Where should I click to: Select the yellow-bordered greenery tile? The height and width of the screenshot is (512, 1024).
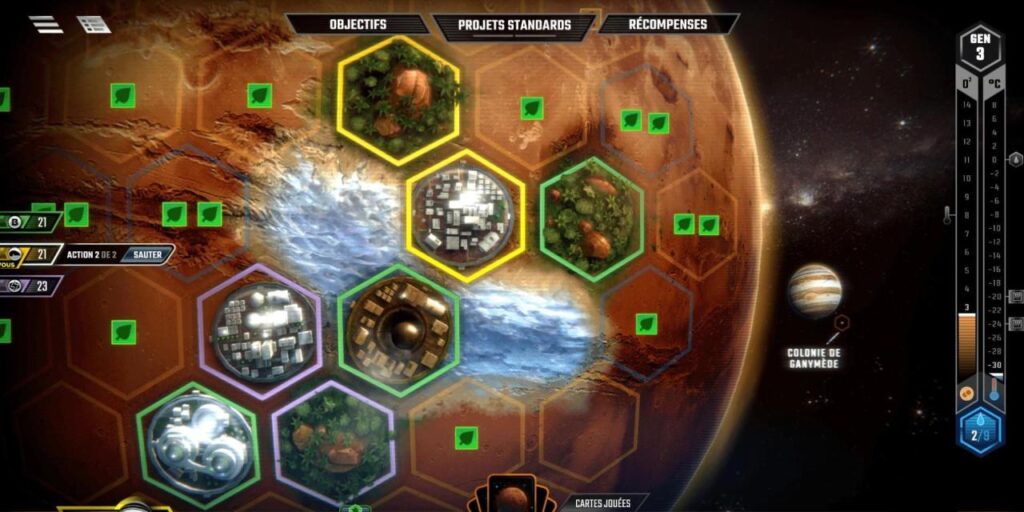(x=399, y=101)
